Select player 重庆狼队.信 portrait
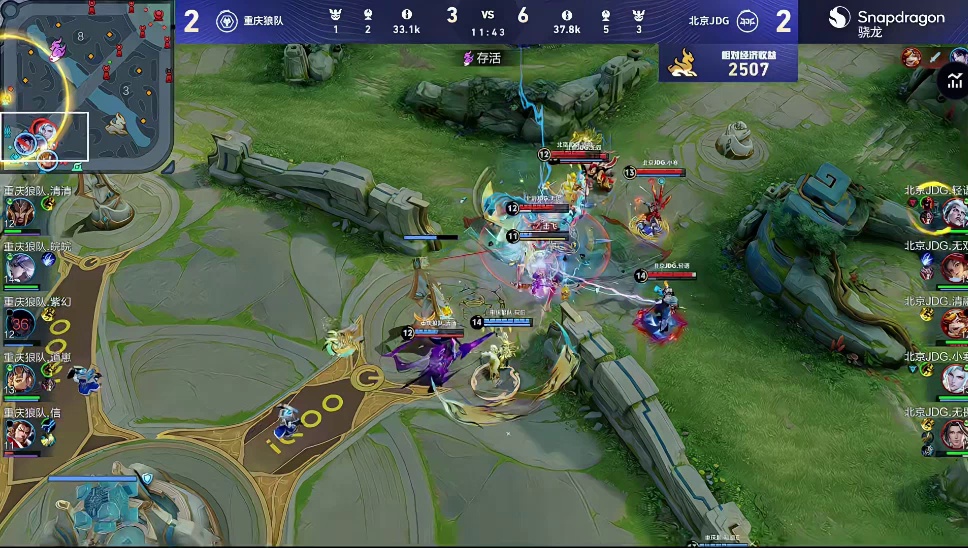Viewport: 968px width, 548px height. click(21, 433)
